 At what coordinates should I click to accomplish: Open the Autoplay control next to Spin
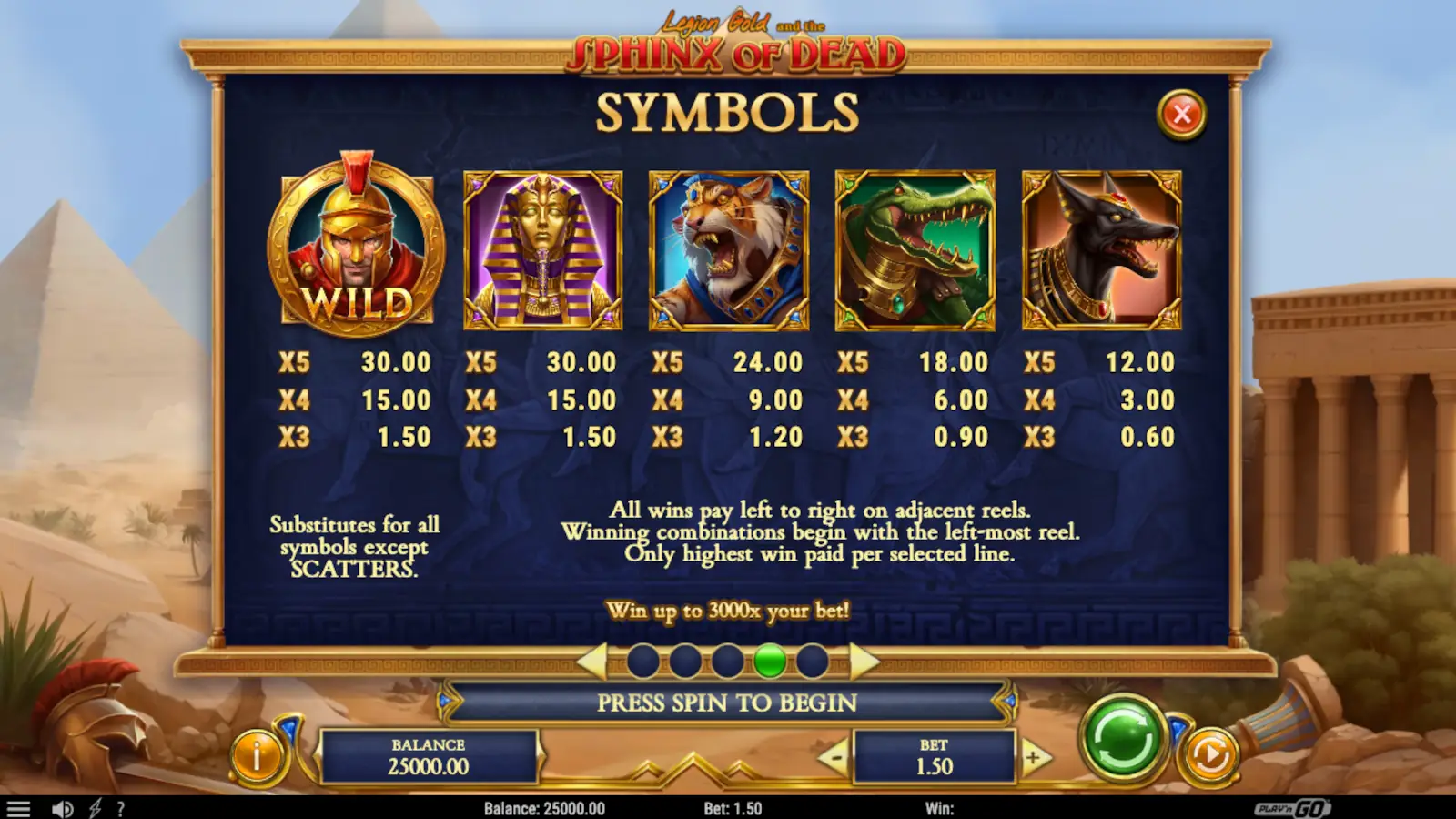[x=1210, y=753]
